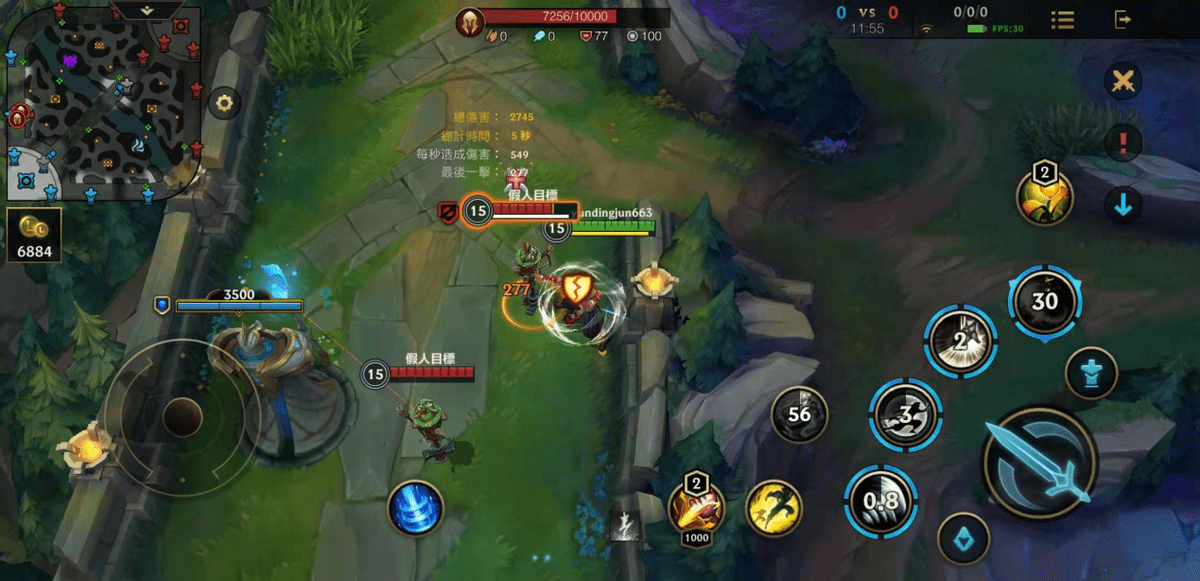Tap the ability showing 0.8 cooldown
Image resolution: width=1200 pixels, height=581 pixels.
point(877,501)
